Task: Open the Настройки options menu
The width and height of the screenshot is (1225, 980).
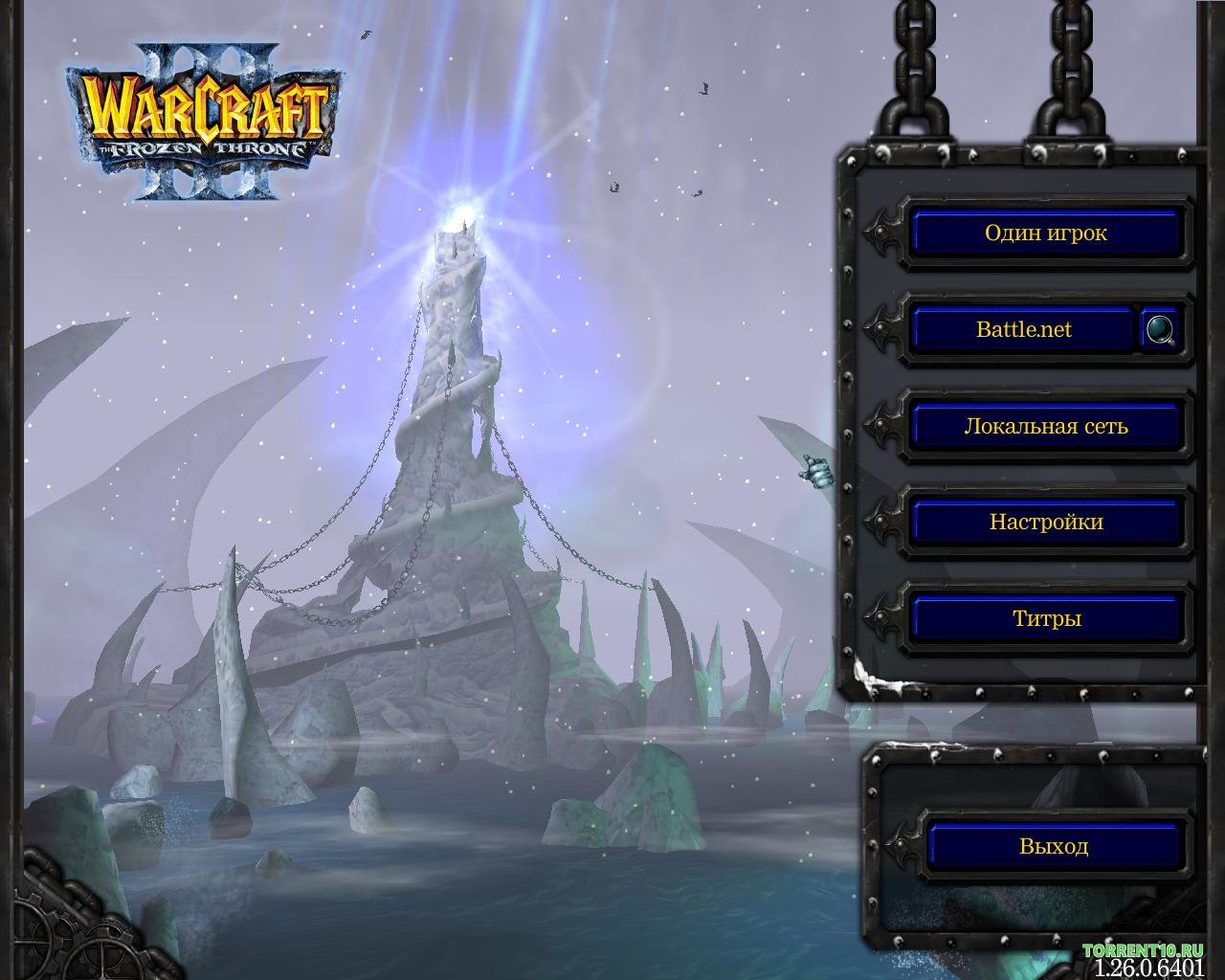Action: [x=1045, y=523]
